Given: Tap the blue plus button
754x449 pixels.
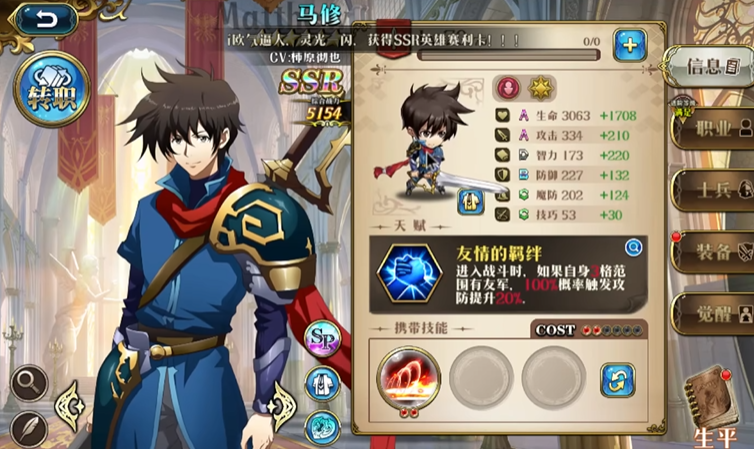Looking at the screenshot, I should click(x=629, y=45).
